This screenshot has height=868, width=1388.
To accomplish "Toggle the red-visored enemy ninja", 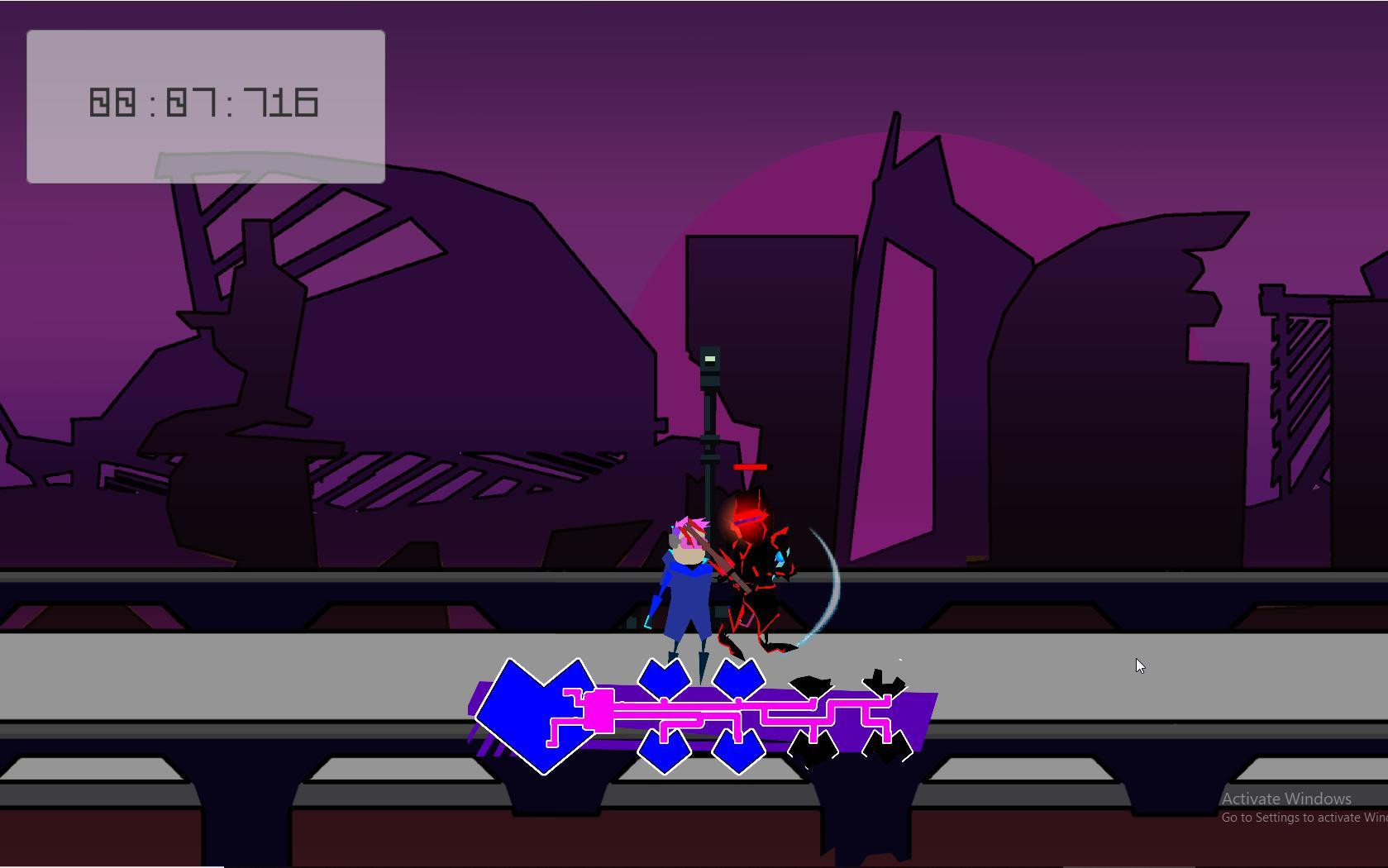I will pyautogui.click(x=752, y=562).
